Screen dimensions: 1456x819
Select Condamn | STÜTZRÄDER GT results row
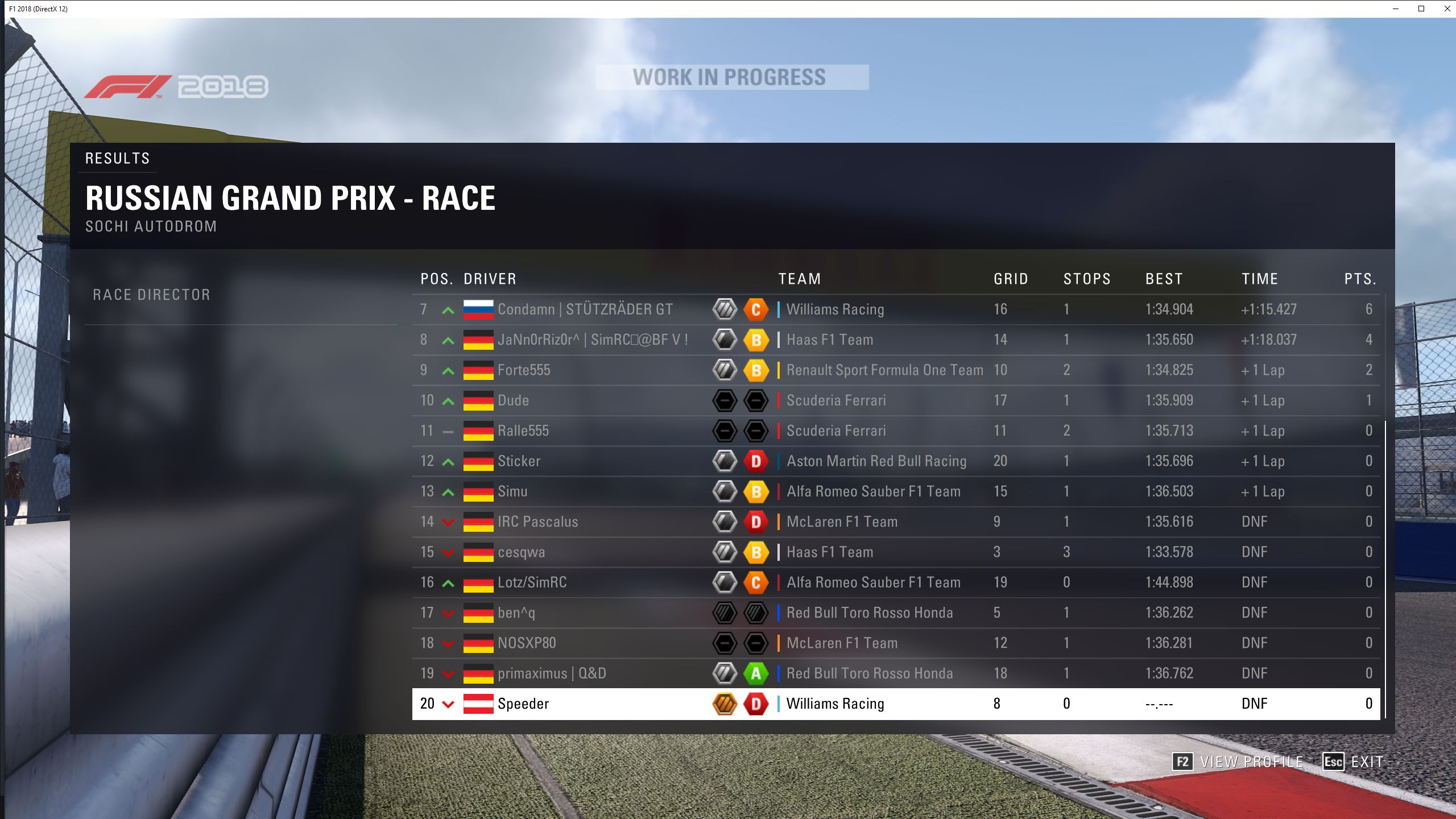click(x=585, y=309)
